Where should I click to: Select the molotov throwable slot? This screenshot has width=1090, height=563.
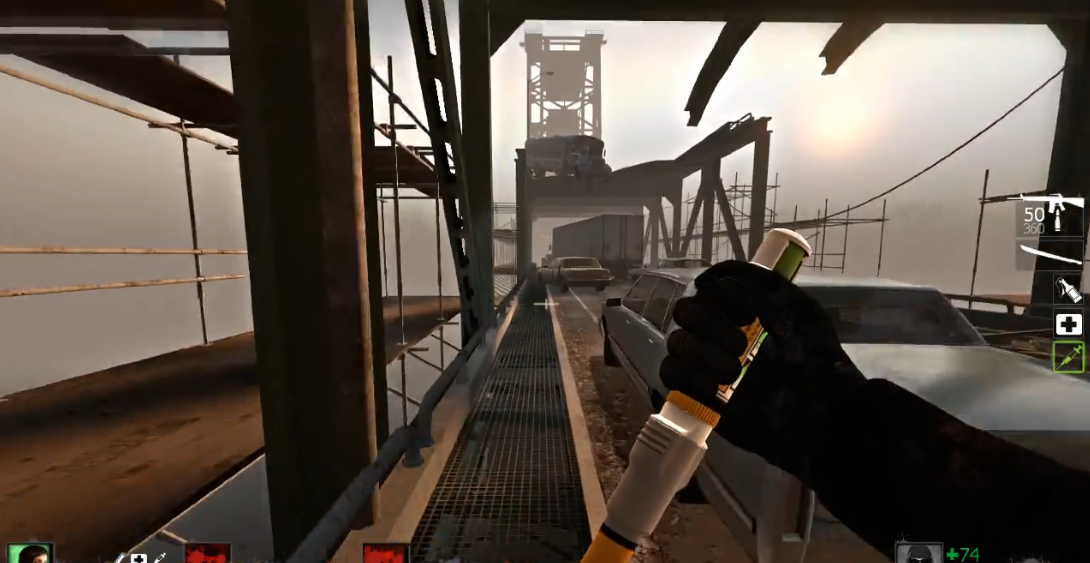pos(1068,290)
